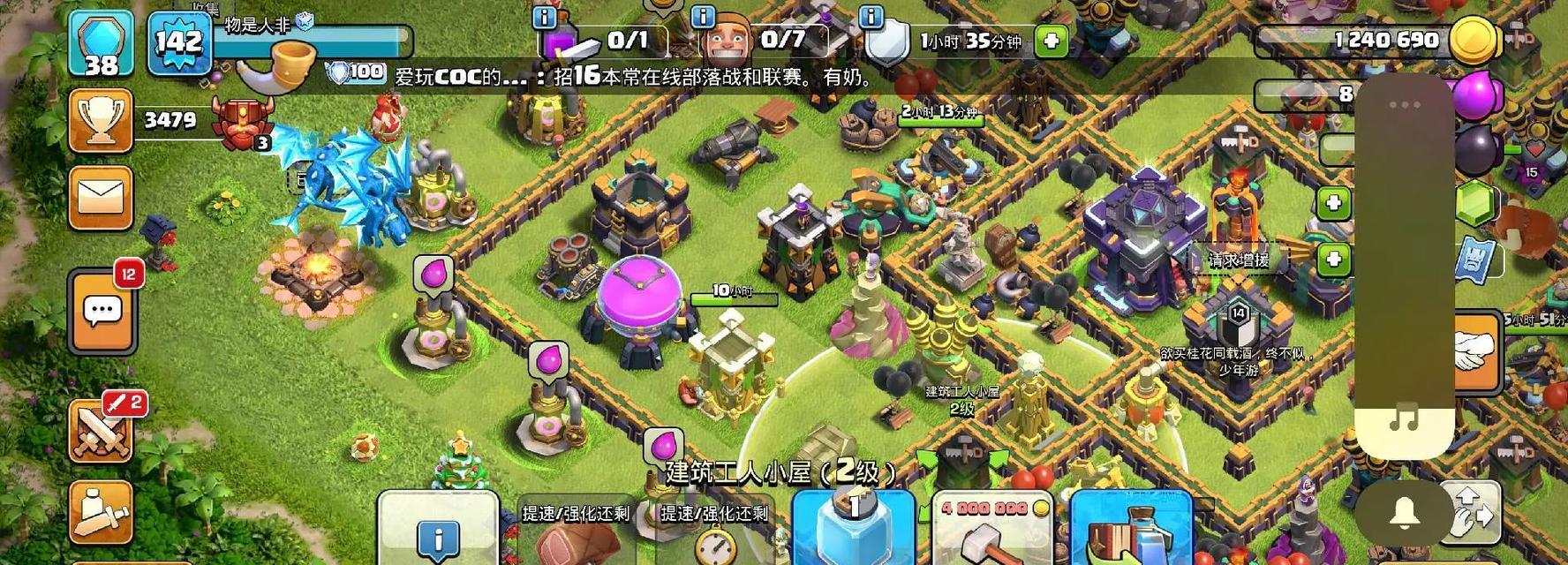Use the book and potion upgrade button
Viewport: 1568px width, 565px height.
(1131, 531)
